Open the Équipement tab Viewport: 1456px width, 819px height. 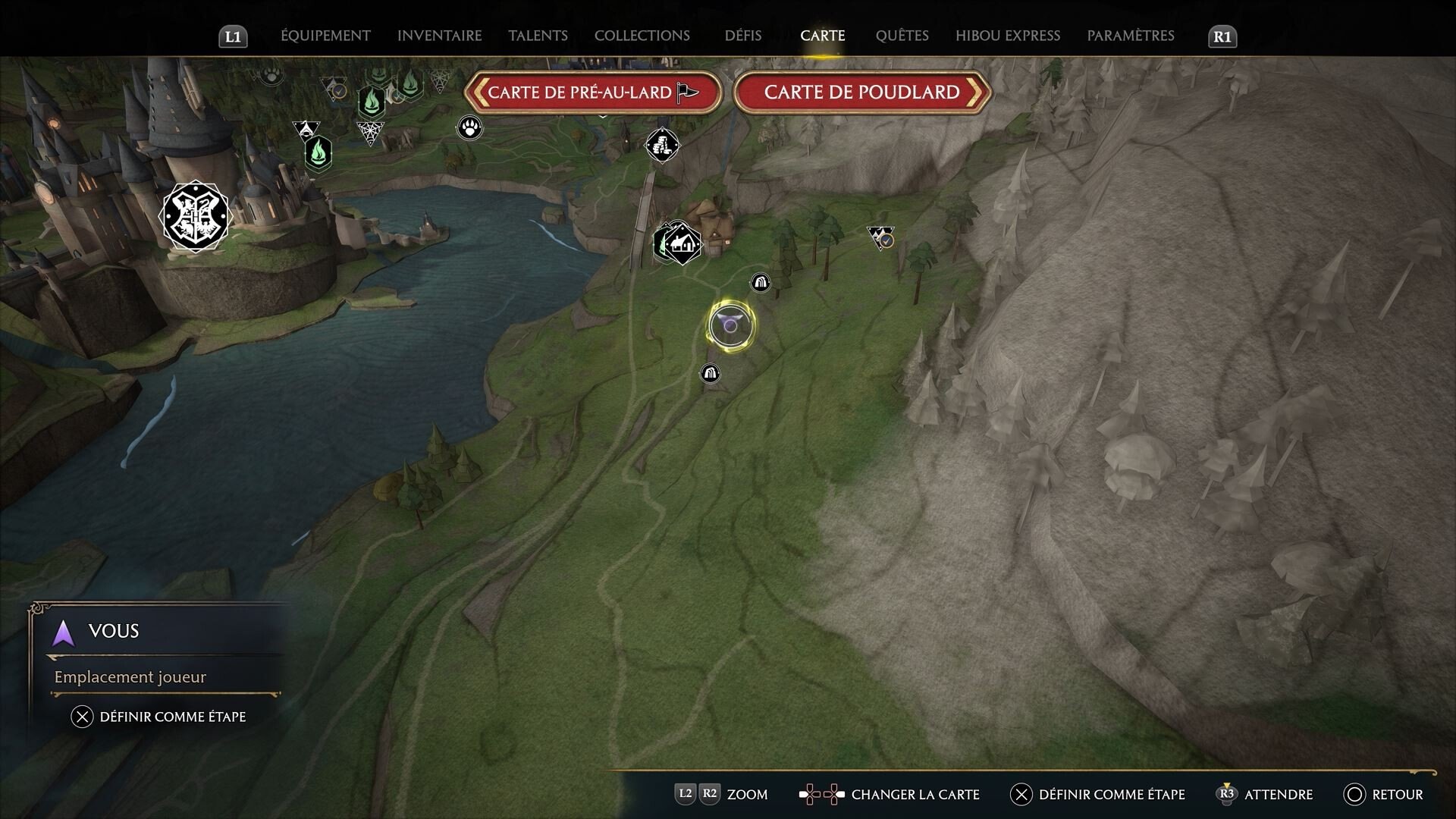pyautogui.click(x=325, y=36)
